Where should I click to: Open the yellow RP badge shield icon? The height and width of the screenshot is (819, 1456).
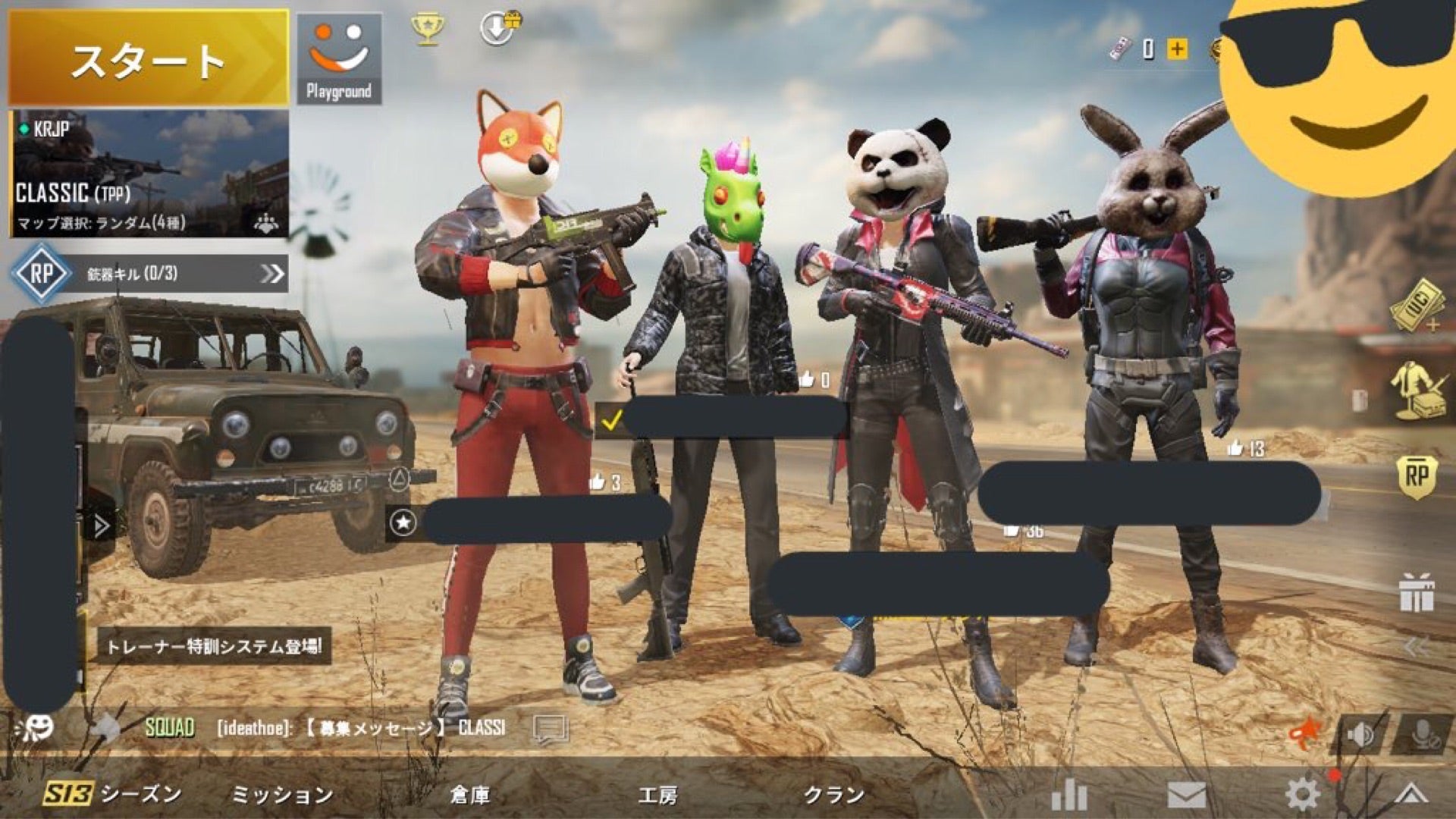tap(1417, 477)
